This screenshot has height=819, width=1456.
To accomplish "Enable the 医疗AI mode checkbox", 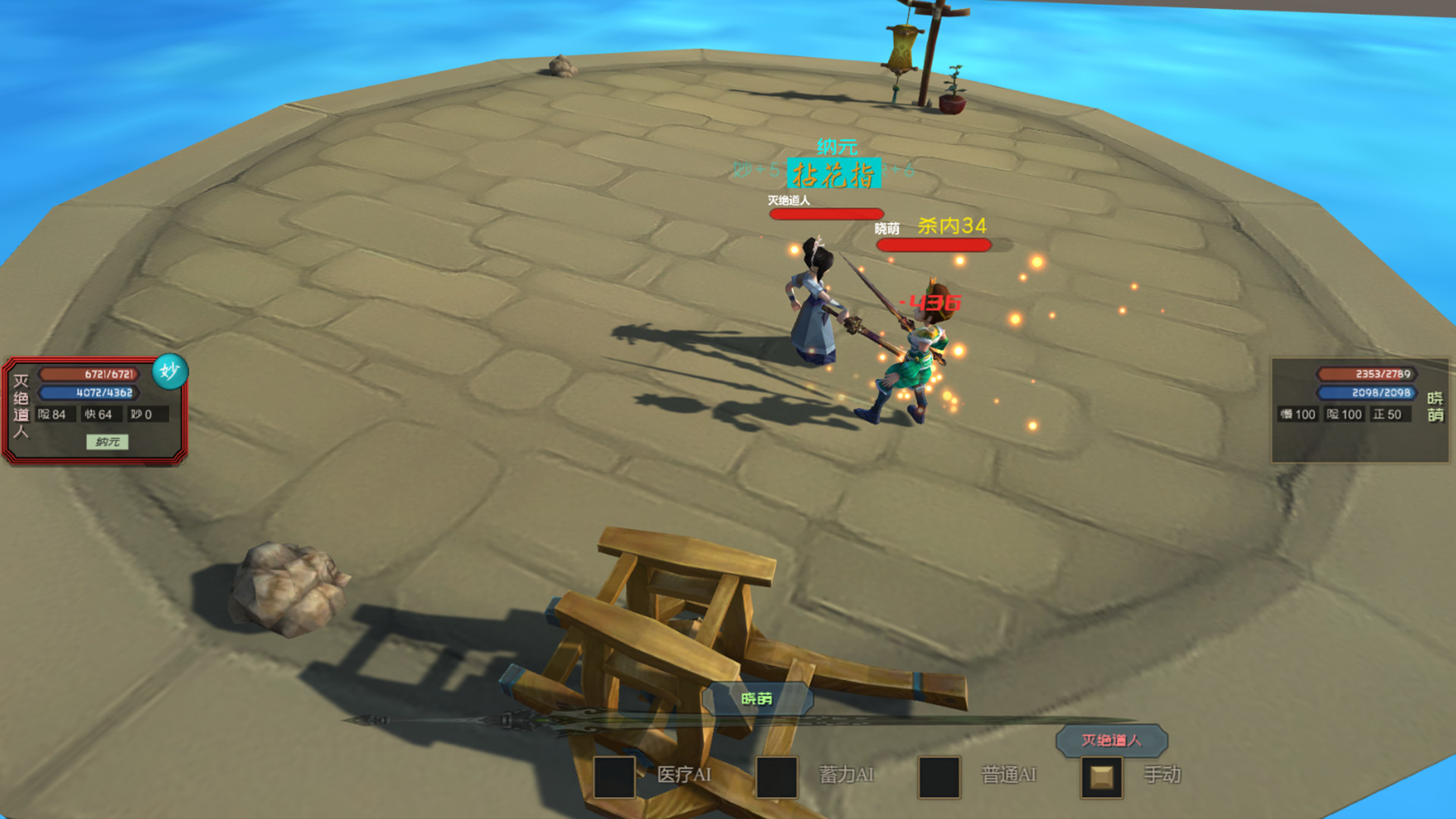I will [613, 776].
